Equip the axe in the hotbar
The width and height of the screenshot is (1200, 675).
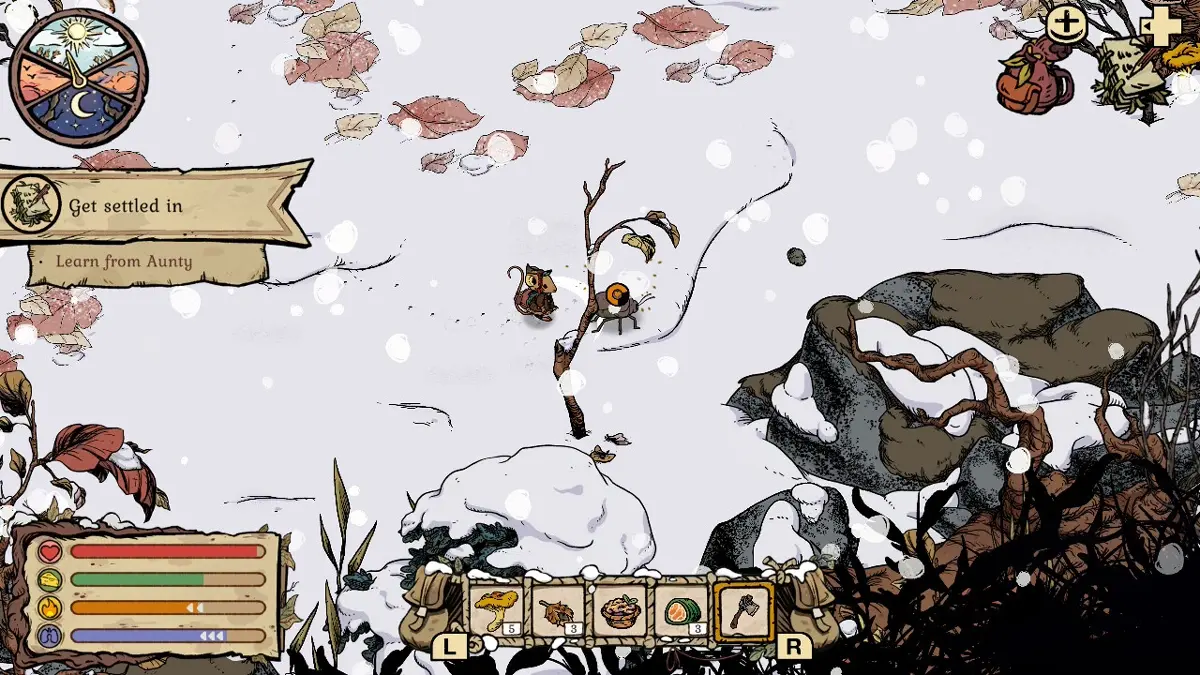(744, 610)
